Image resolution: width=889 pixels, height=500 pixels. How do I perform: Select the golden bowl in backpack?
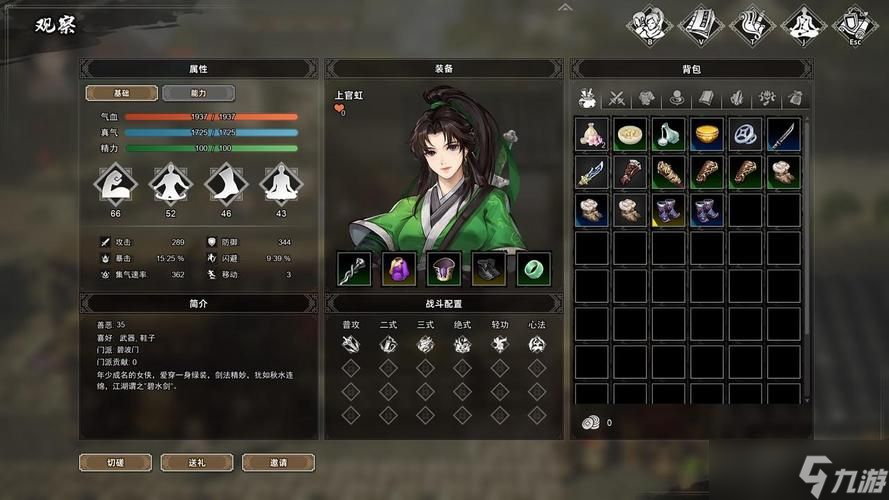point(708,134)
